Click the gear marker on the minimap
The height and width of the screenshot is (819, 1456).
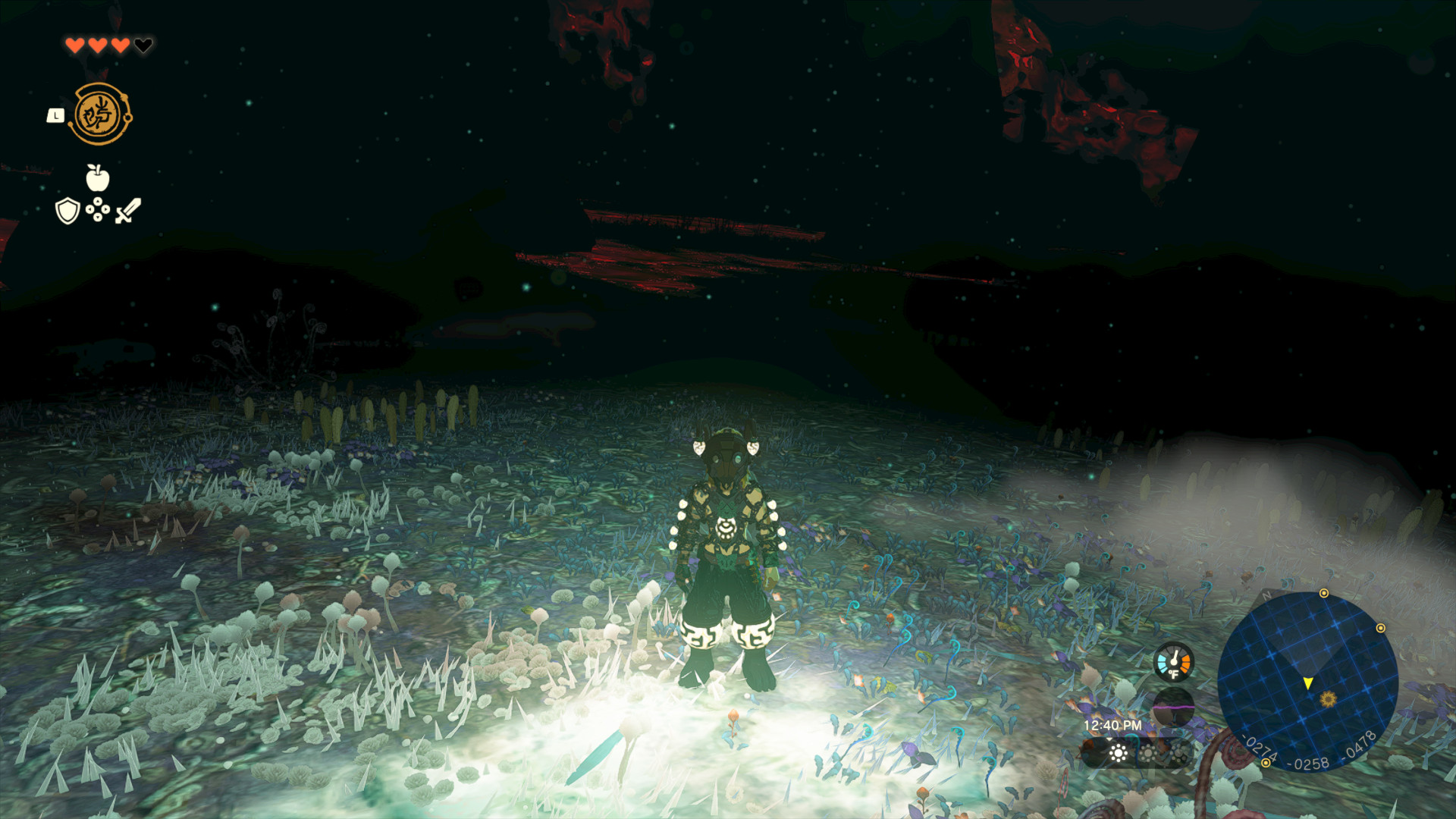[1328, 700]
